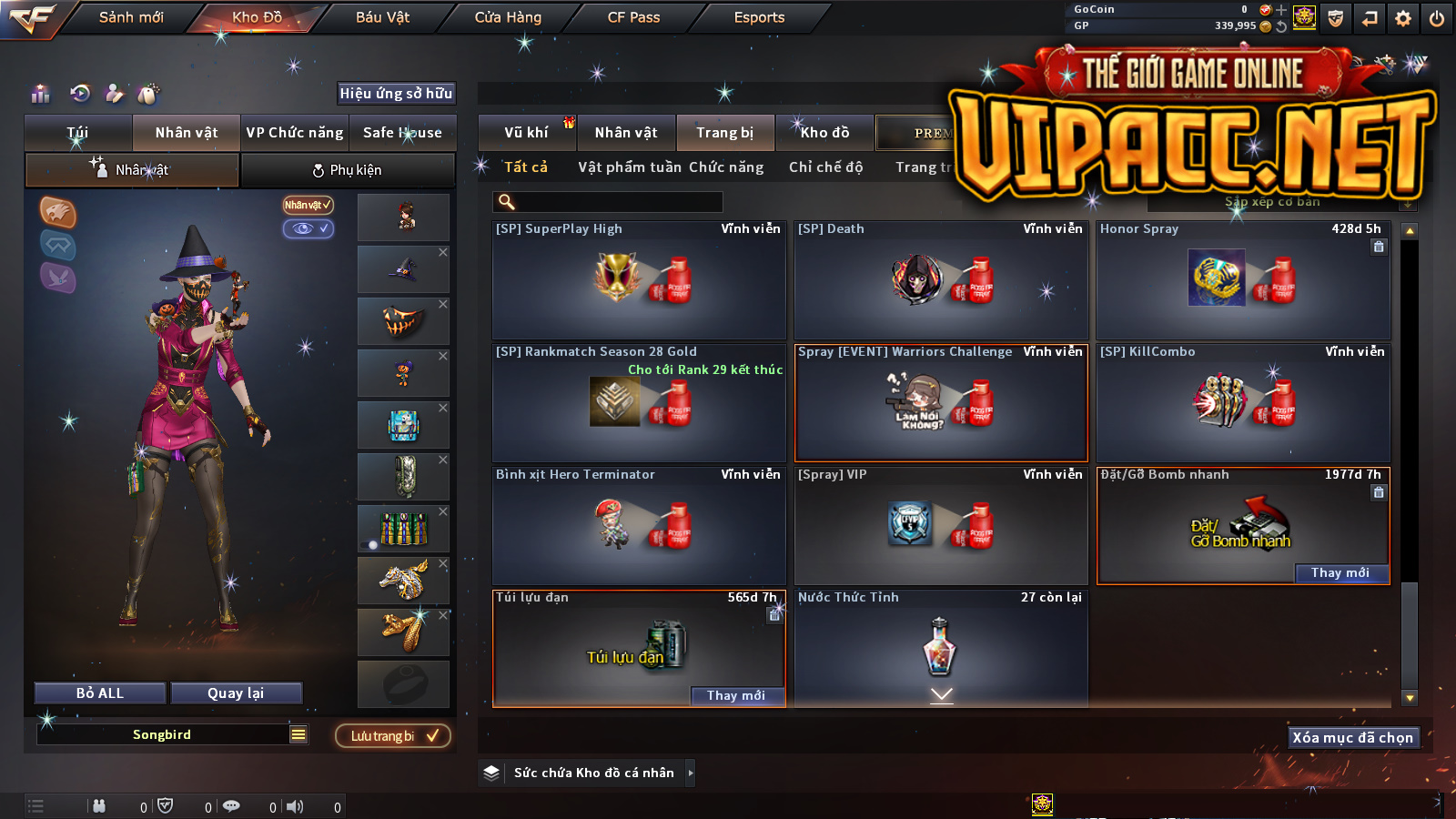1456x819 pixels.
Task: Open the CF Pass page
Action: coord(633,17)
